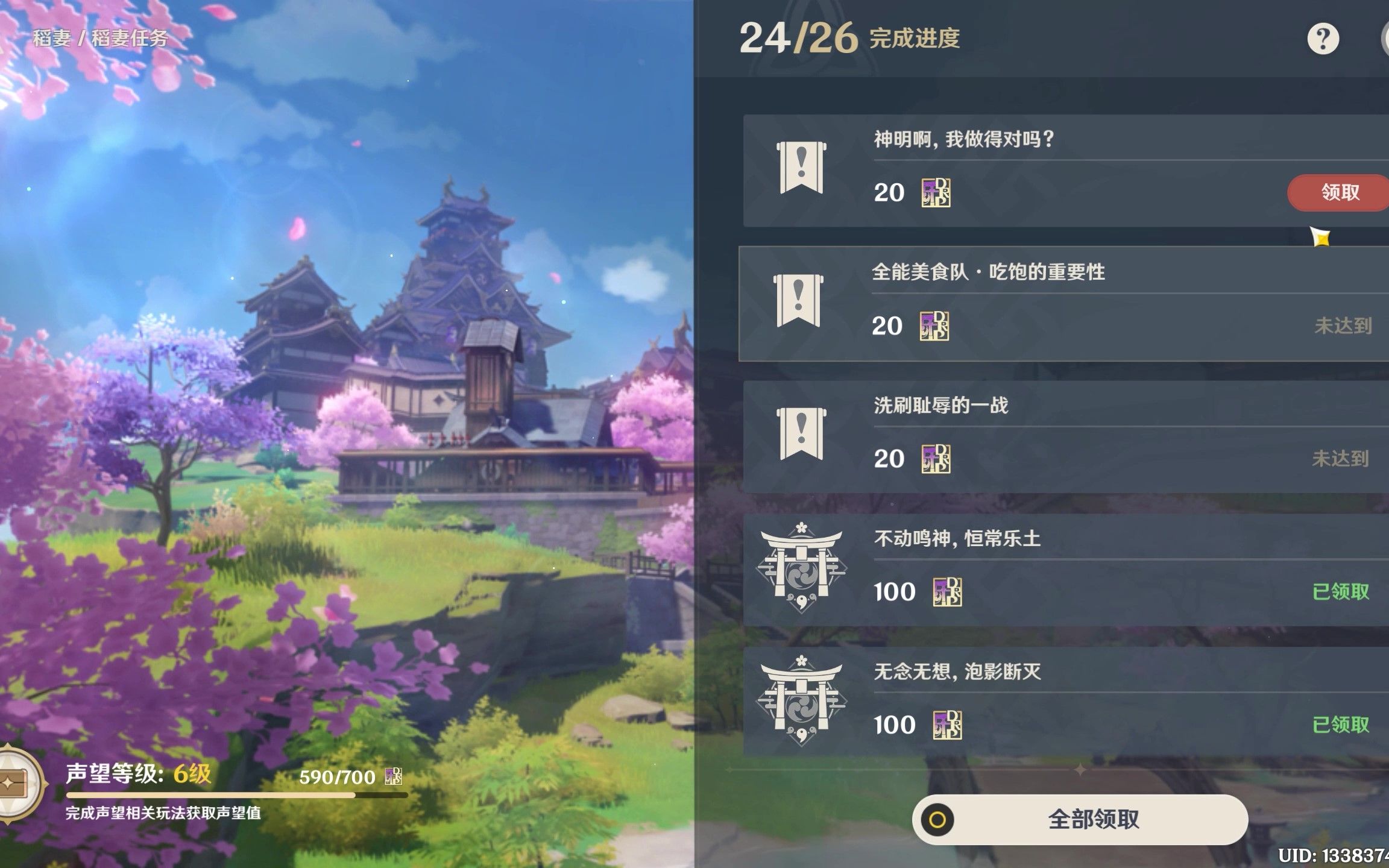This screenshot has width=1389, height=868.
Task: Claim reward for 神明啊 quest via 领取
Action: tap(1337, 193)
